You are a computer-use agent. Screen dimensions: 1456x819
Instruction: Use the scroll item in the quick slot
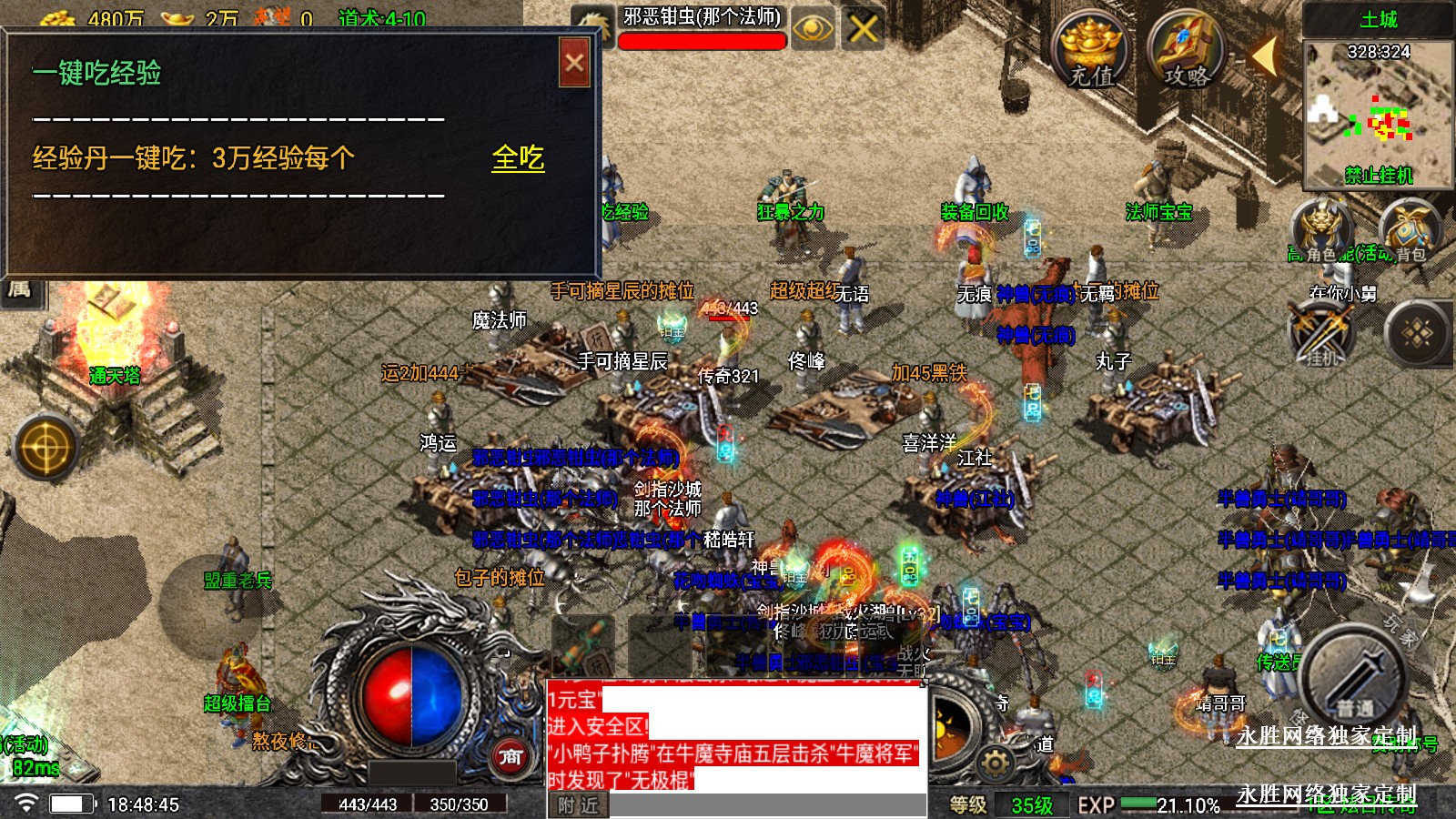(x=583, y=645)
